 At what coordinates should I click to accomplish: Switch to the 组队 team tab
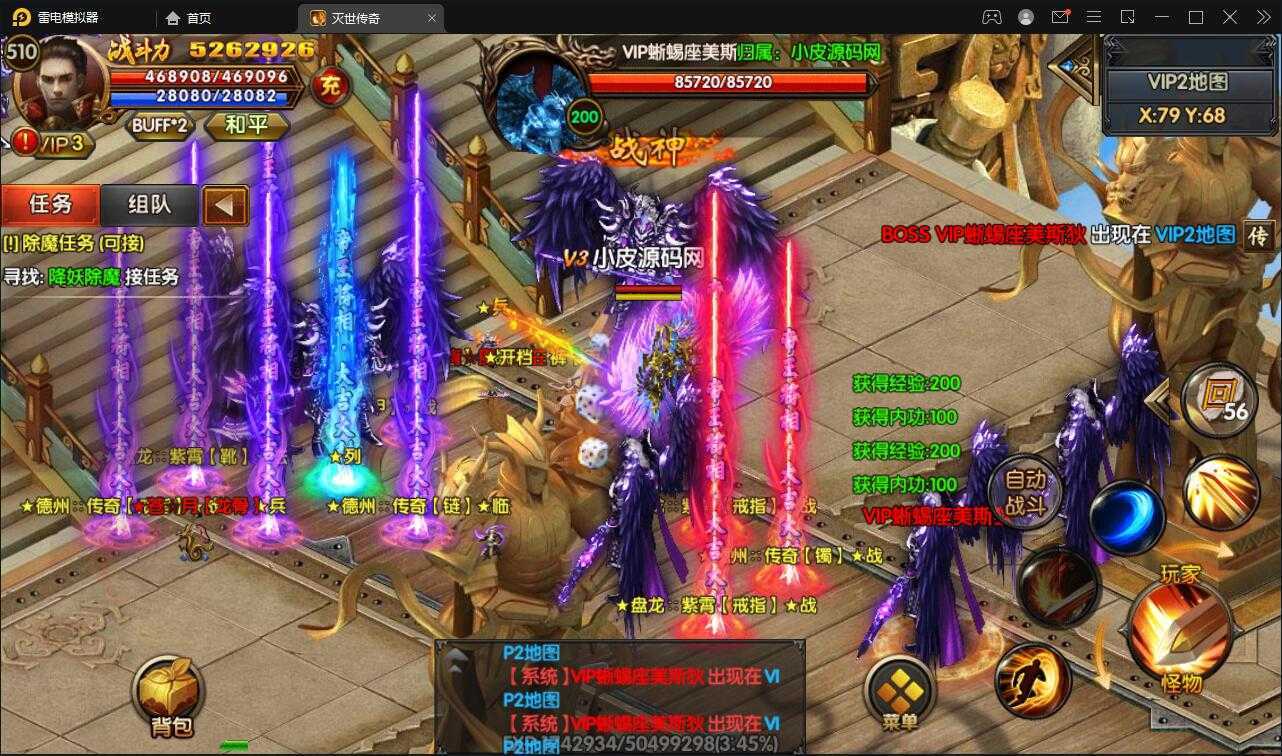[x=150, y=205]
